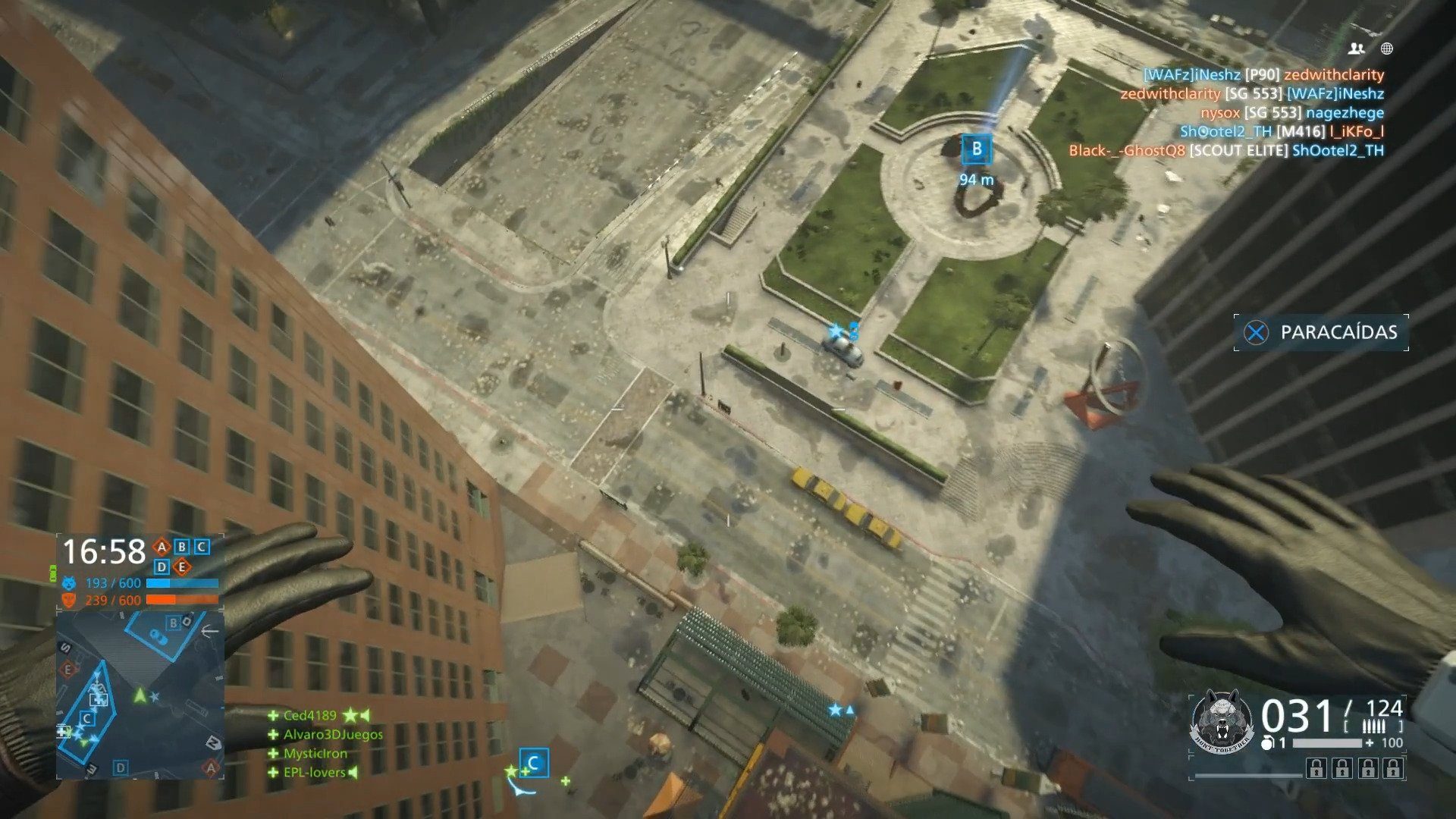Select objective E in the objectives row
The width and height of the screenshot is (1456, 819).
click(182, 566)
